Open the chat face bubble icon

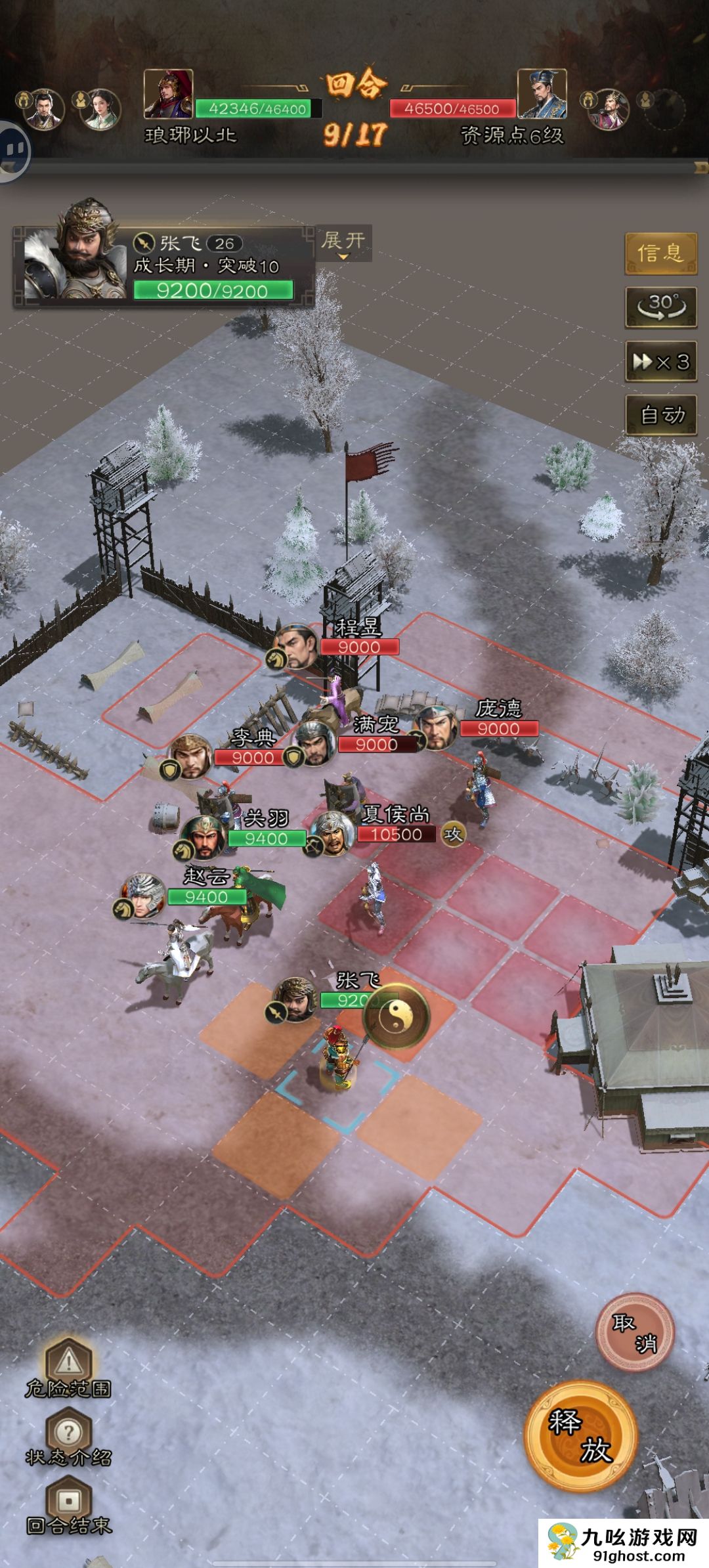pos(13,151)
